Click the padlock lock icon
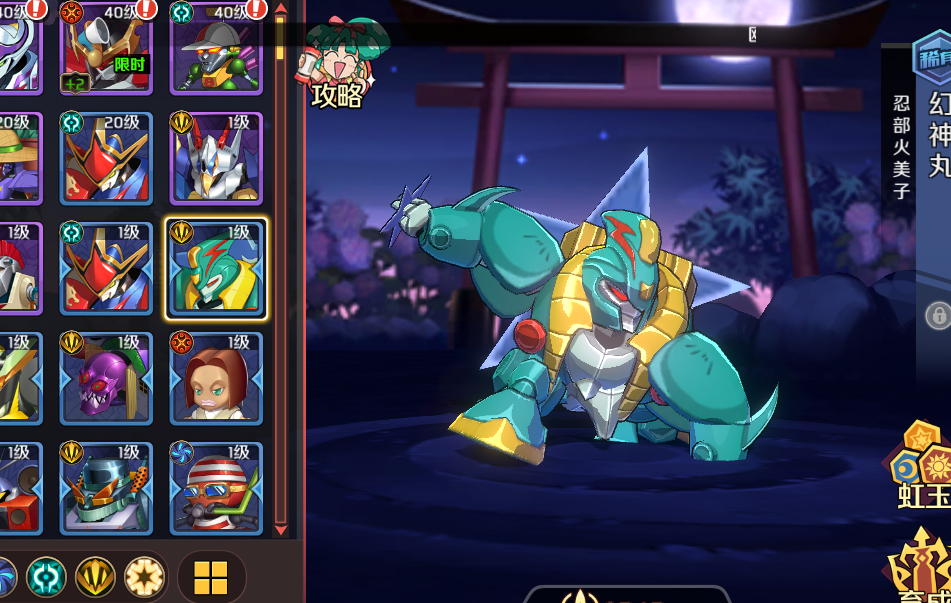This screenshot has width=951, height=603. (937, 316)
